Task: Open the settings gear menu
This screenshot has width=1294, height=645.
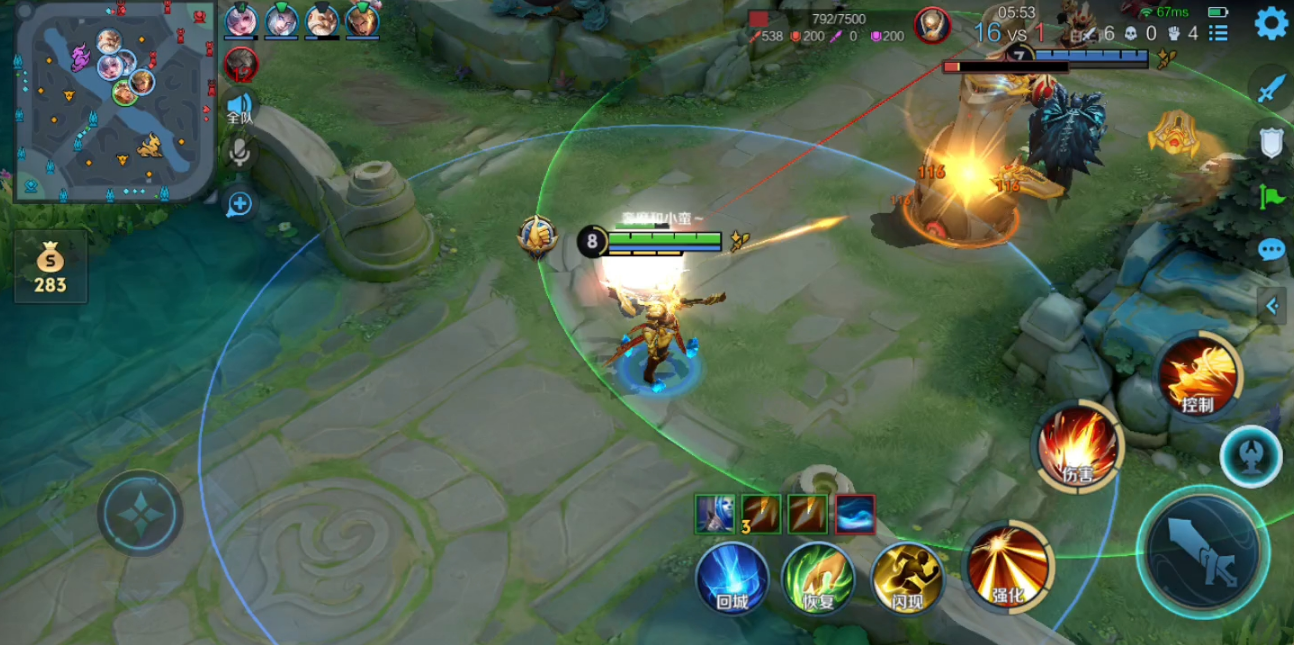Action: [1271, 23]
